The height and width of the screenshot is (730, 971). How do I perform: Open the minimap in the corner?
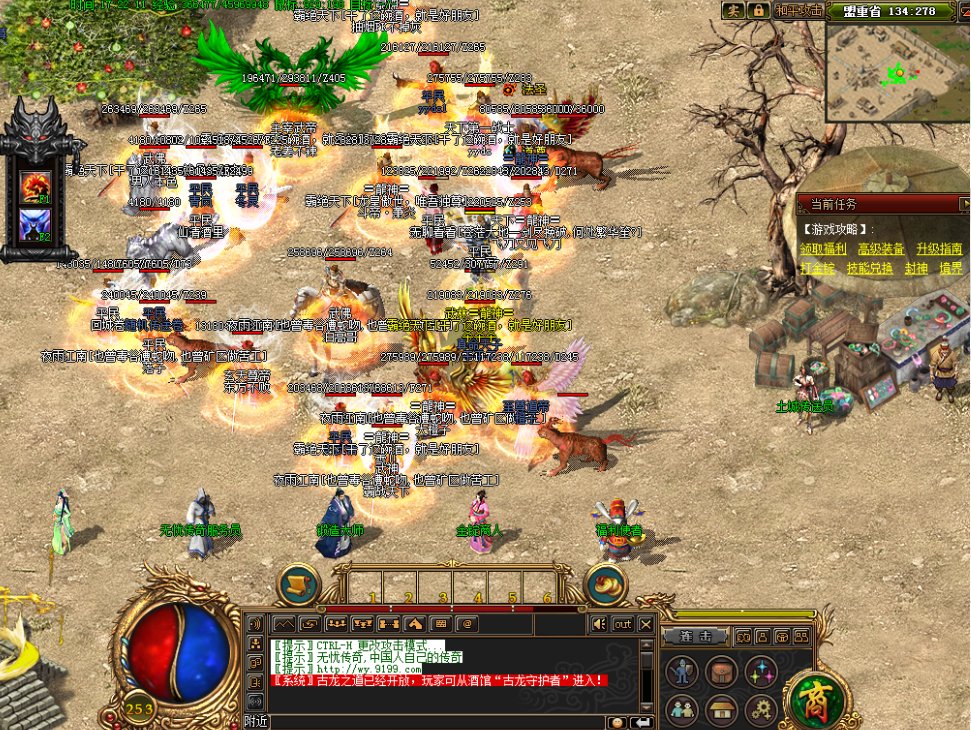point(896,70)
